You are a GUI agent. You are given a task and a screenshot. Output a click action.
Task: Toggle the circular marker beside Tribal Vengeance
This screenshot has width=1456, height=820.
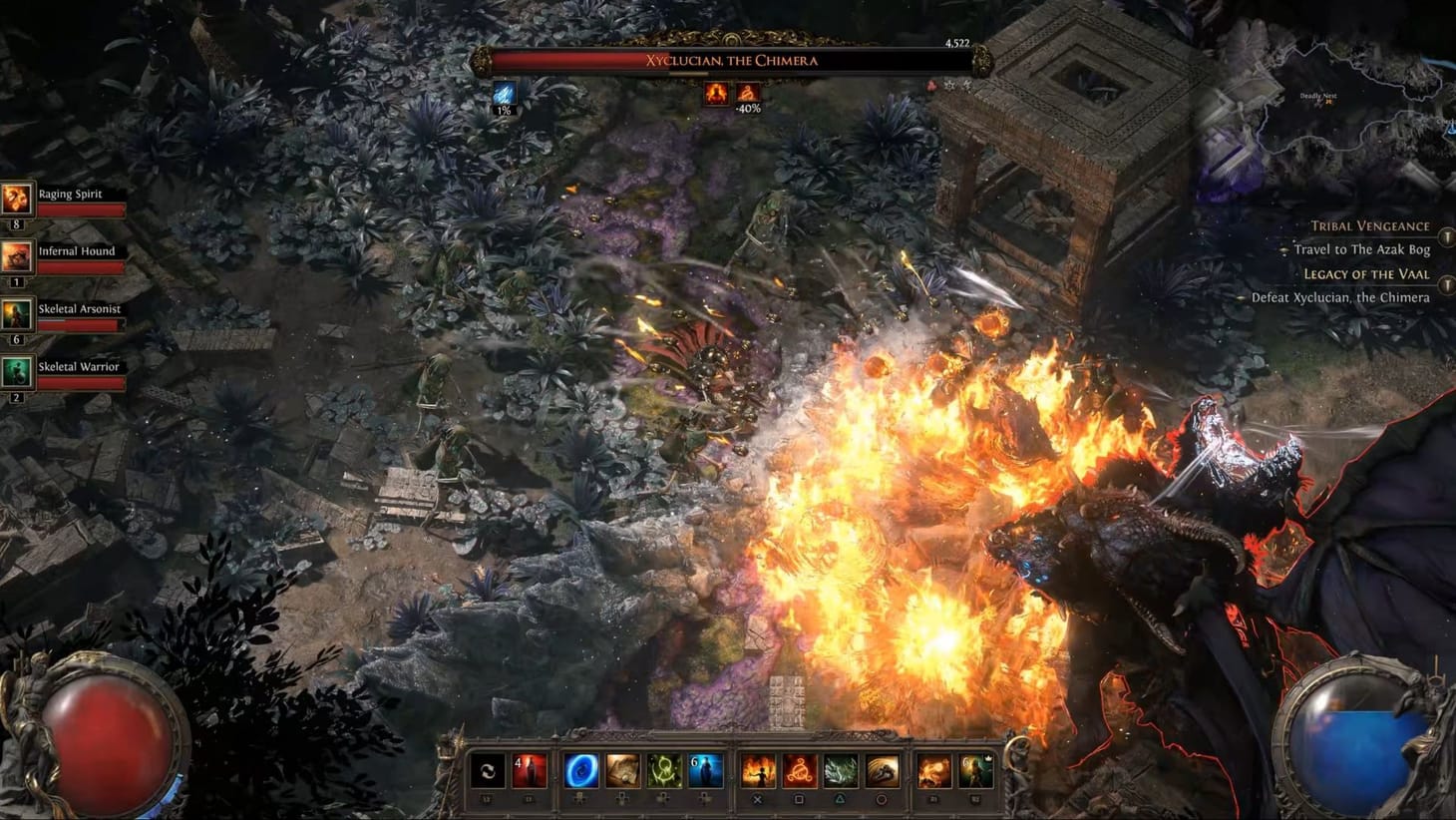pyautogui.click(x=1448, y=236)
